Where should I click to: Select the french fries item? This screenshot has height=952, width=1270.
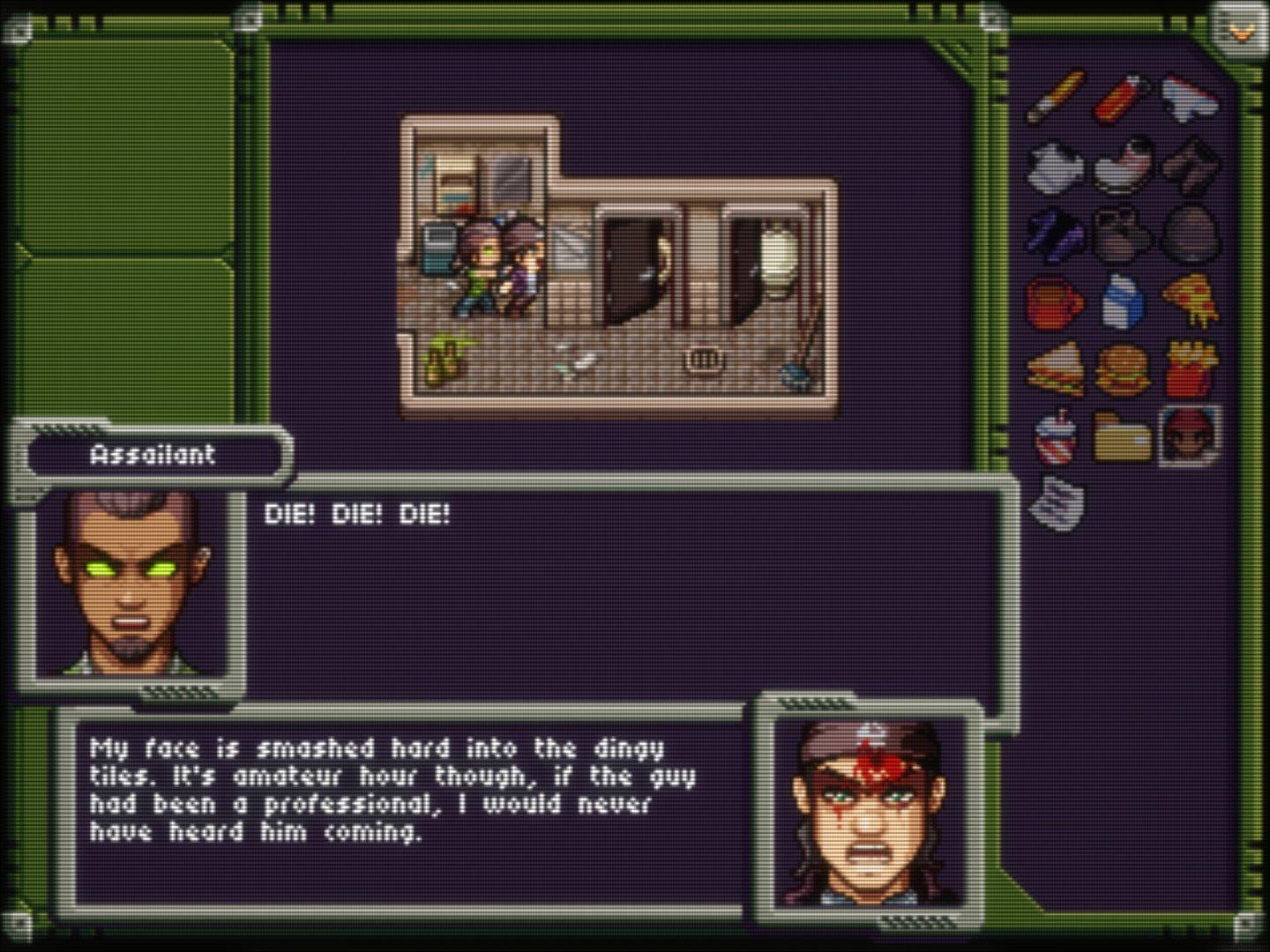[1190, 369]
